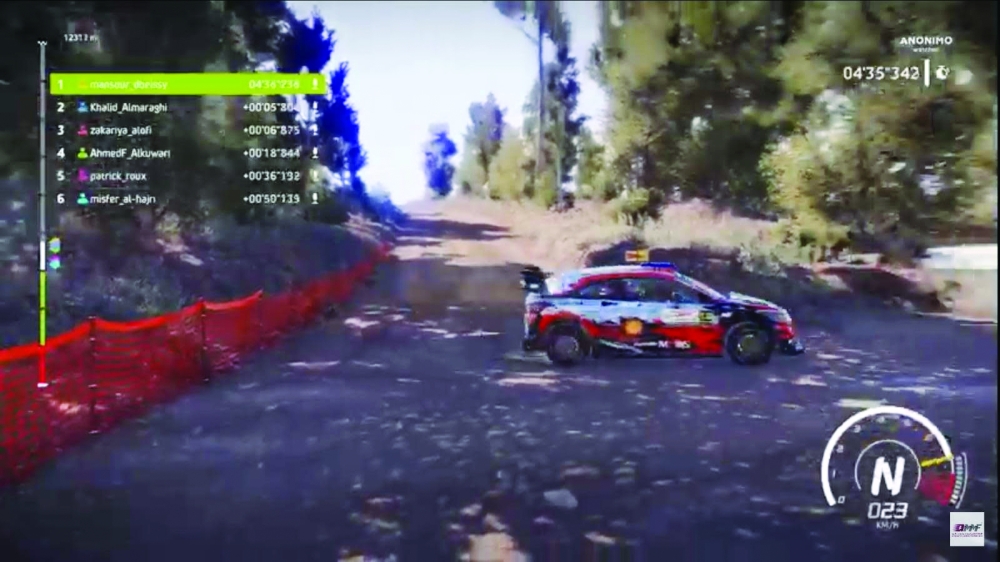Pick misfer_al-hajri in the standings list
1000x562 pixels.
point(189,199)
